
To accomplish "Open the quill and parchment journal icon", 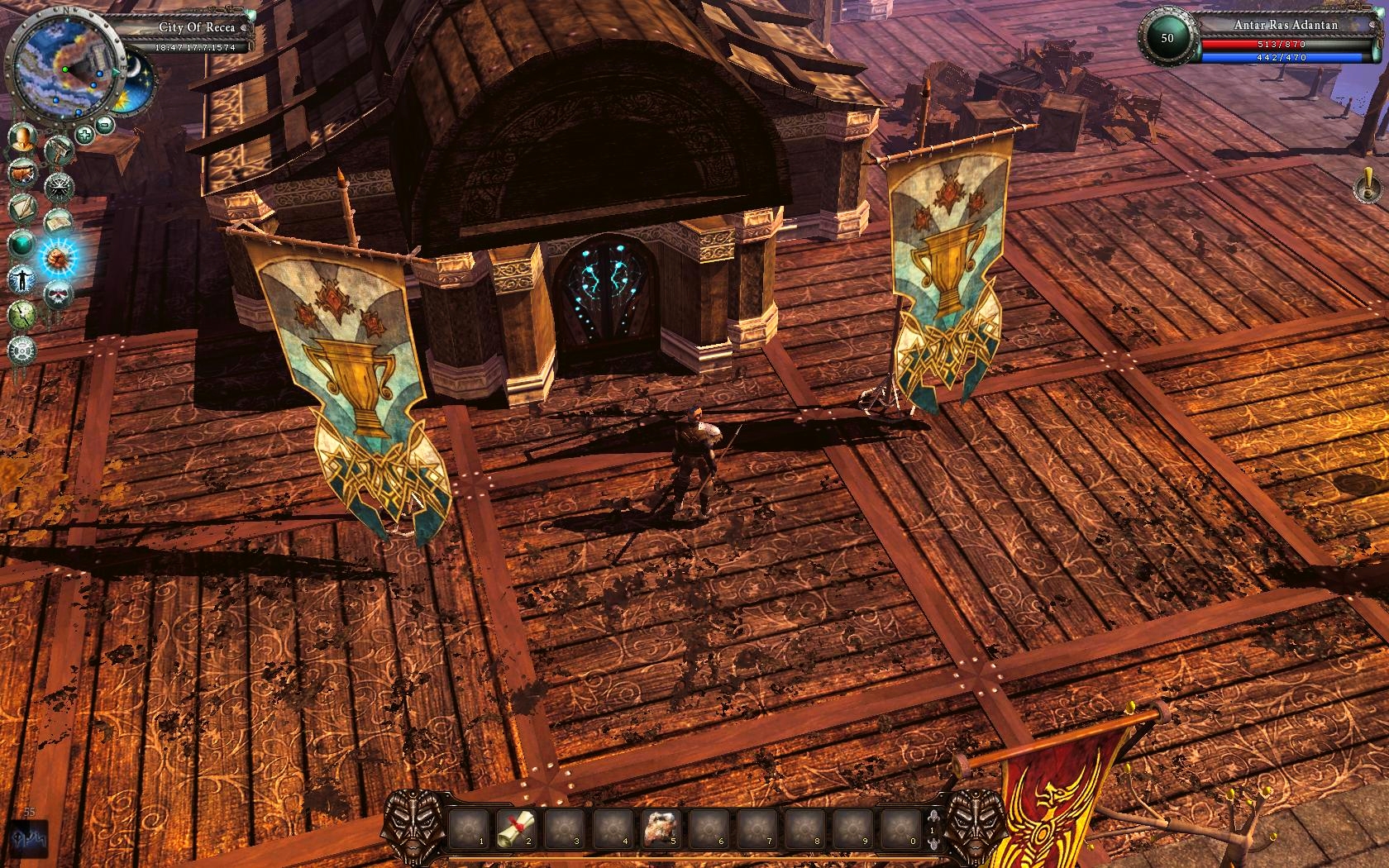I will pos(22,208).
